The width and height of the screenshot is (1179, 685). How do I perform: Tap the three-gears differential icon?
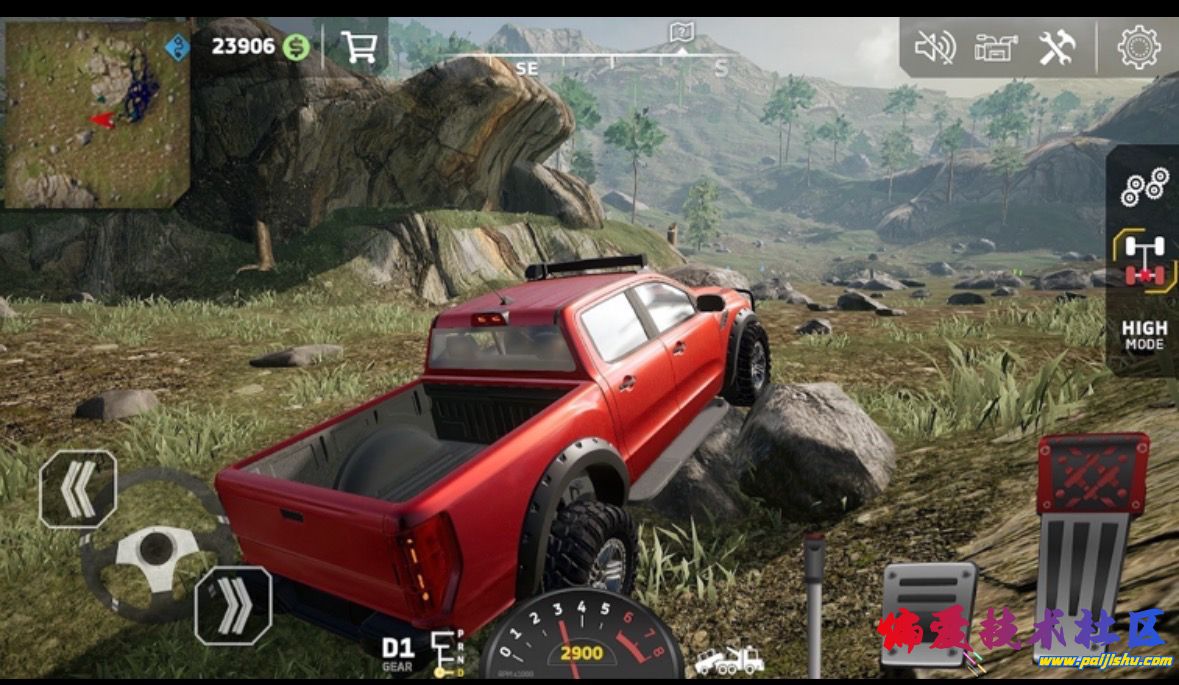[x=1144, y=187]
